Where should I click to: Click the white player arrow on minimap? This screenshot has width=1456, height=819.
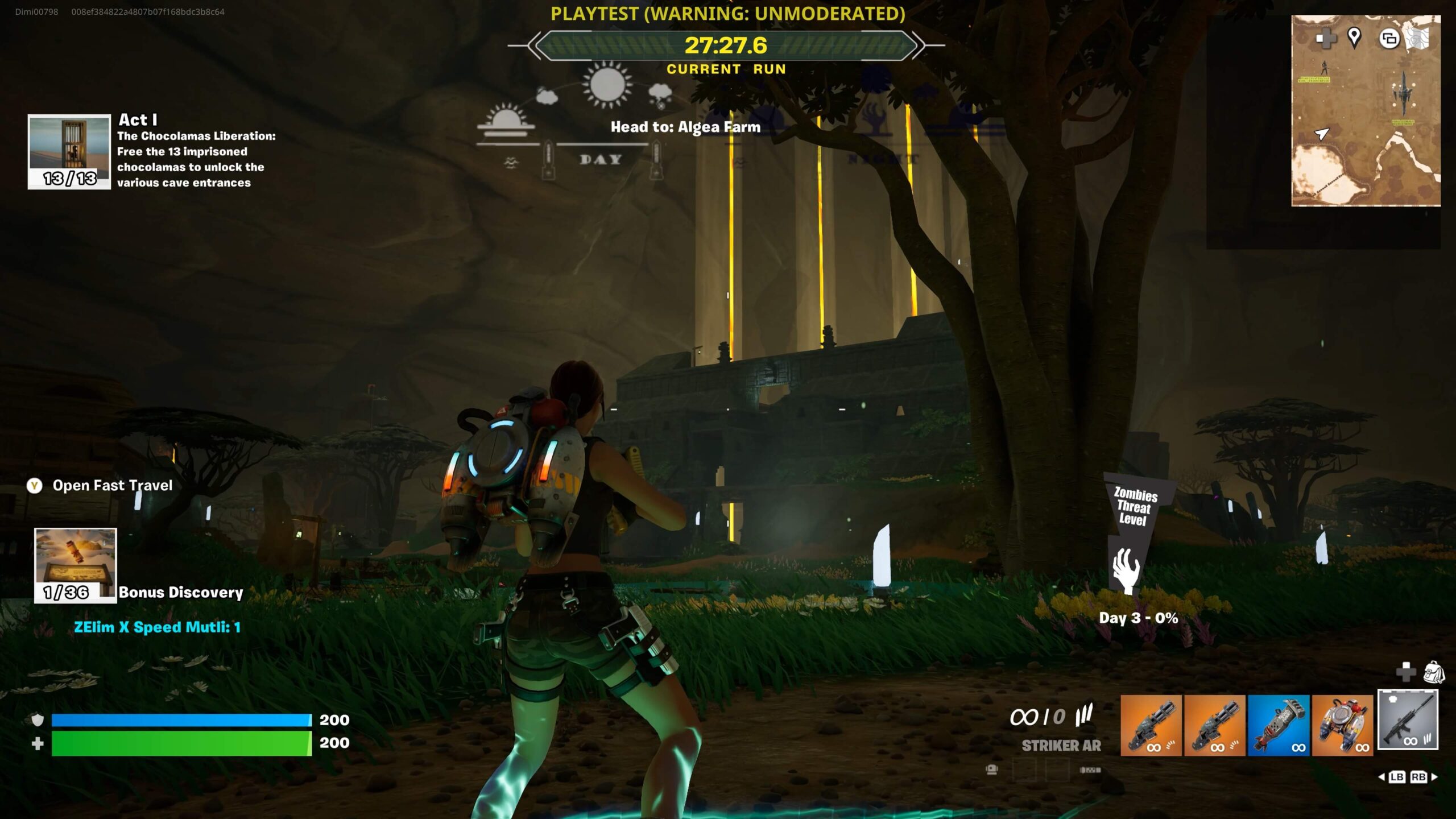coord(1322,134)
